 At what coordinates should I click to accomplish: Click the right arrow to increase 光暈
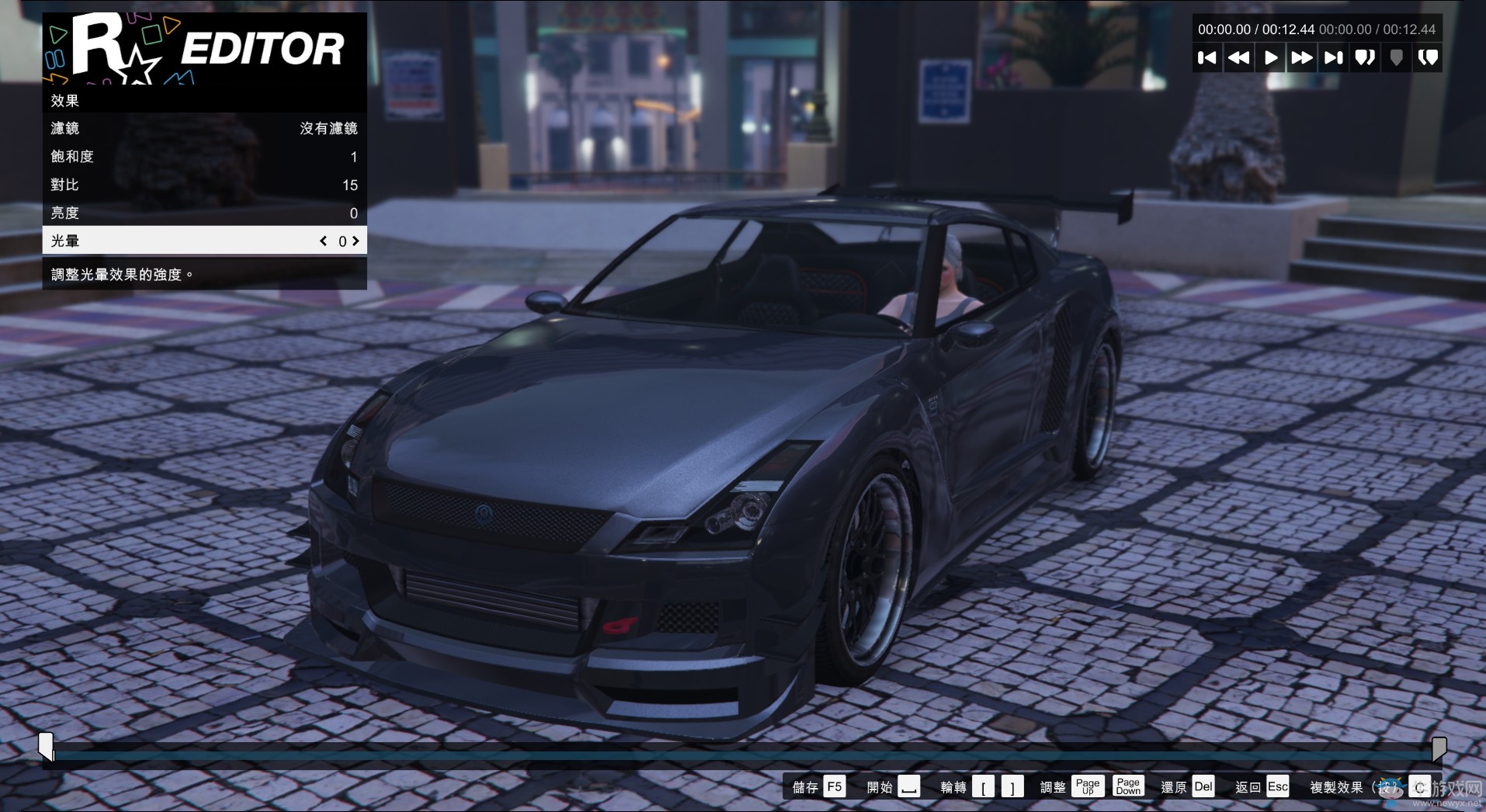pyautogui.click(x=356, y=241)
